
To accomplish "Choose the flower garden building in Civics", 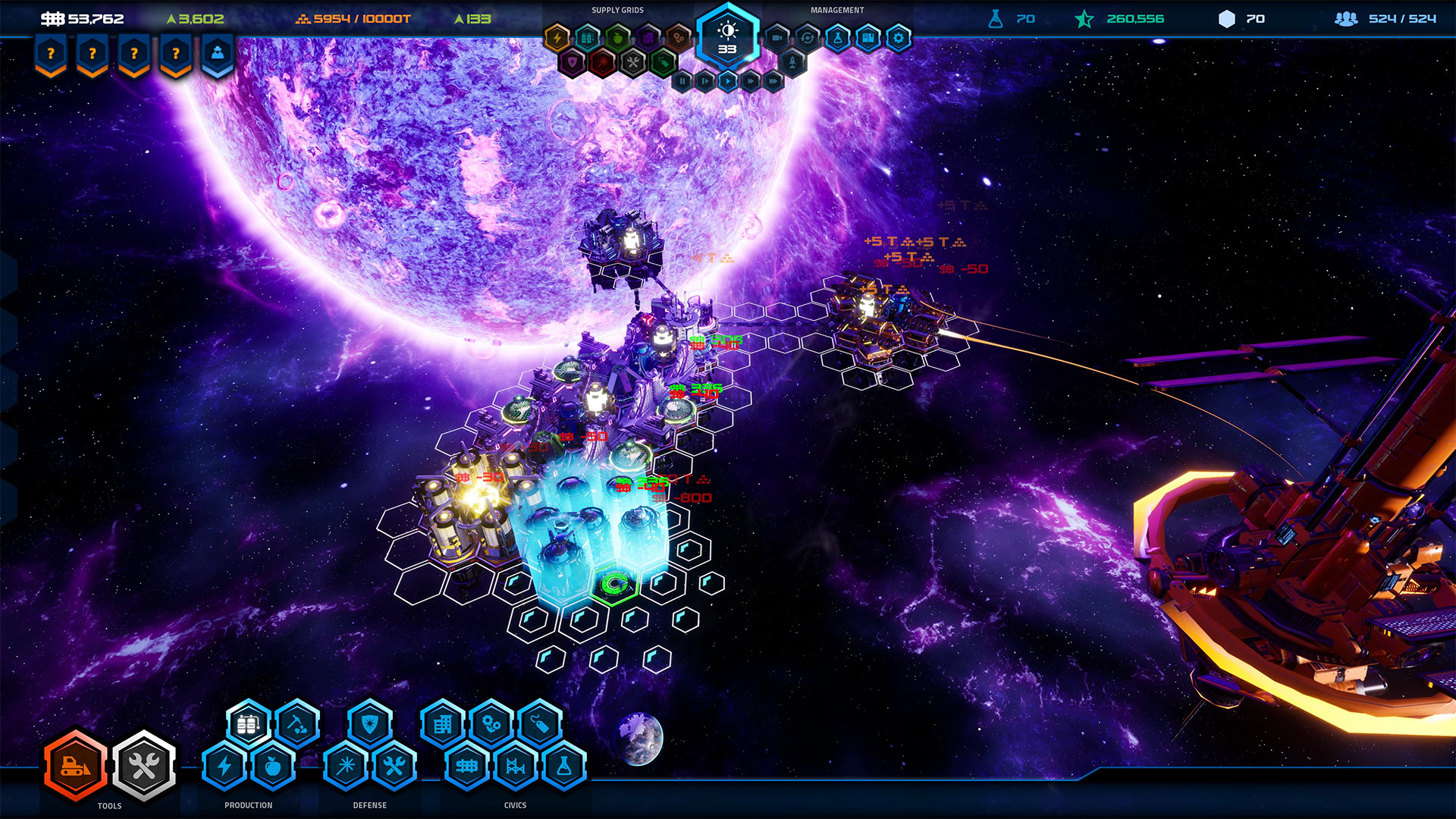I will (491, 725).
